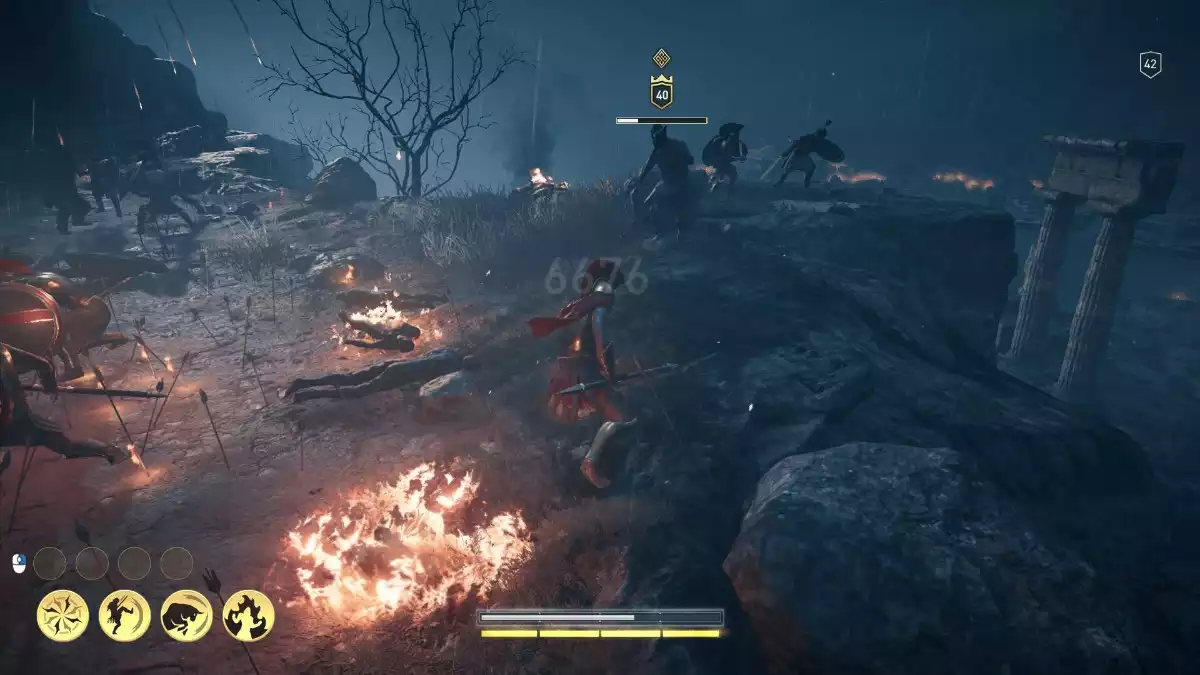Use the Sparta Kick ability

[125, 615]
